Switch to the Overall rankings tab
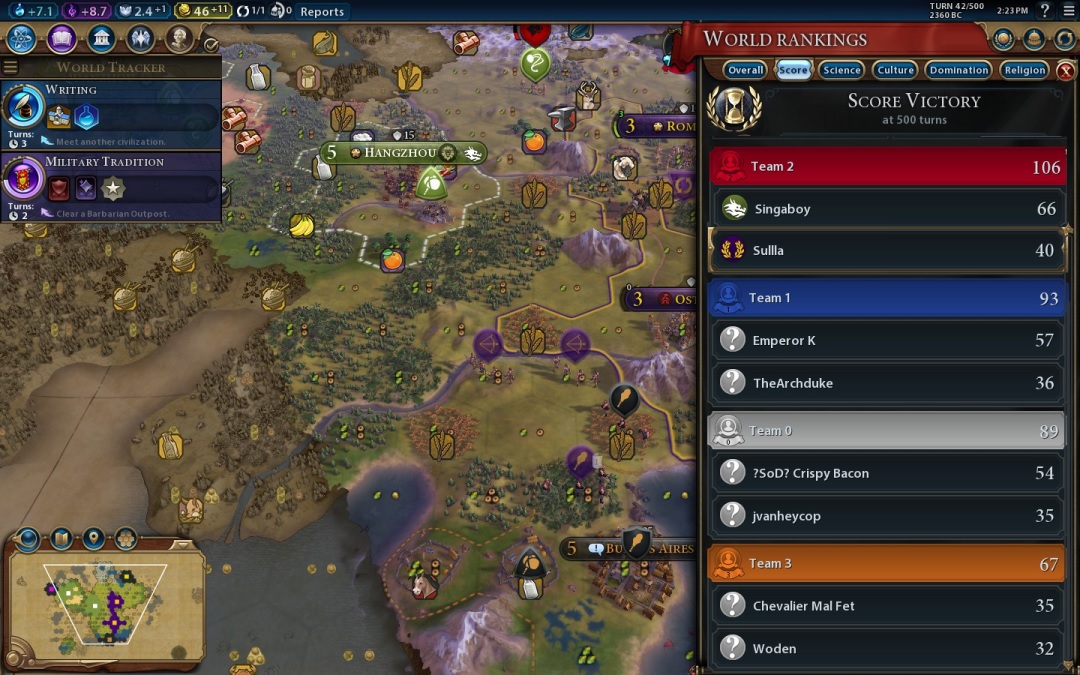 [x=746, y=70]
